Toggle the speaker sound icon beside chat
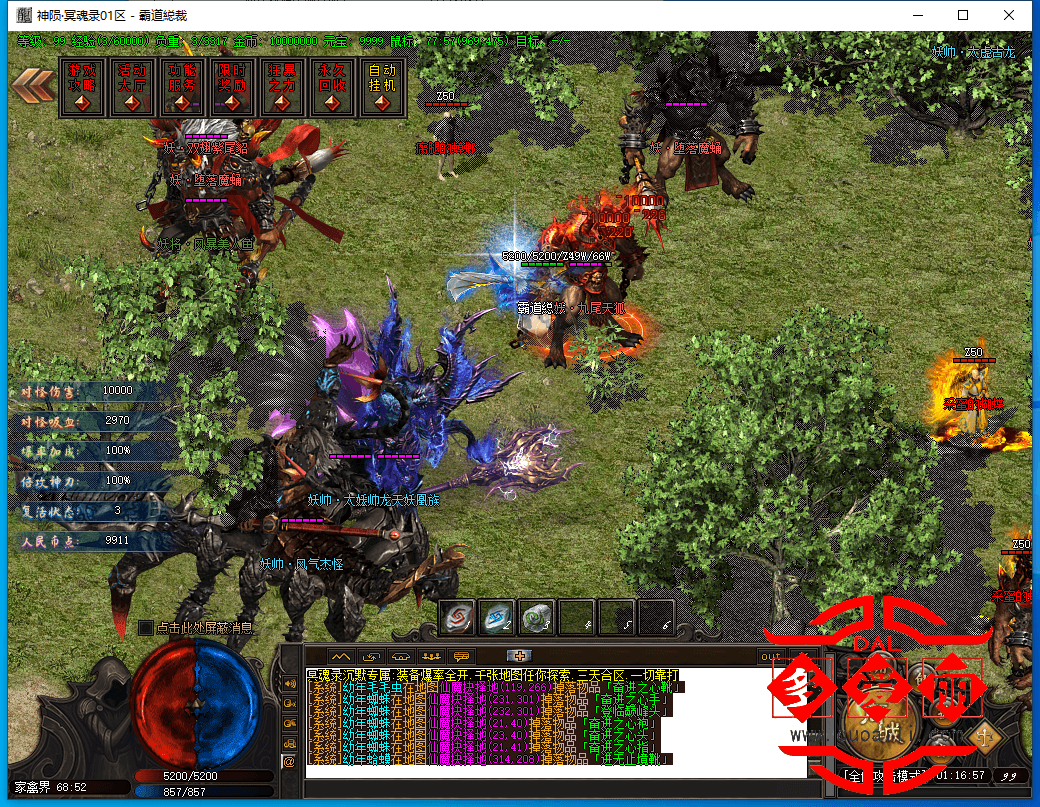1040x807 pixels. (x=289, y=681)
